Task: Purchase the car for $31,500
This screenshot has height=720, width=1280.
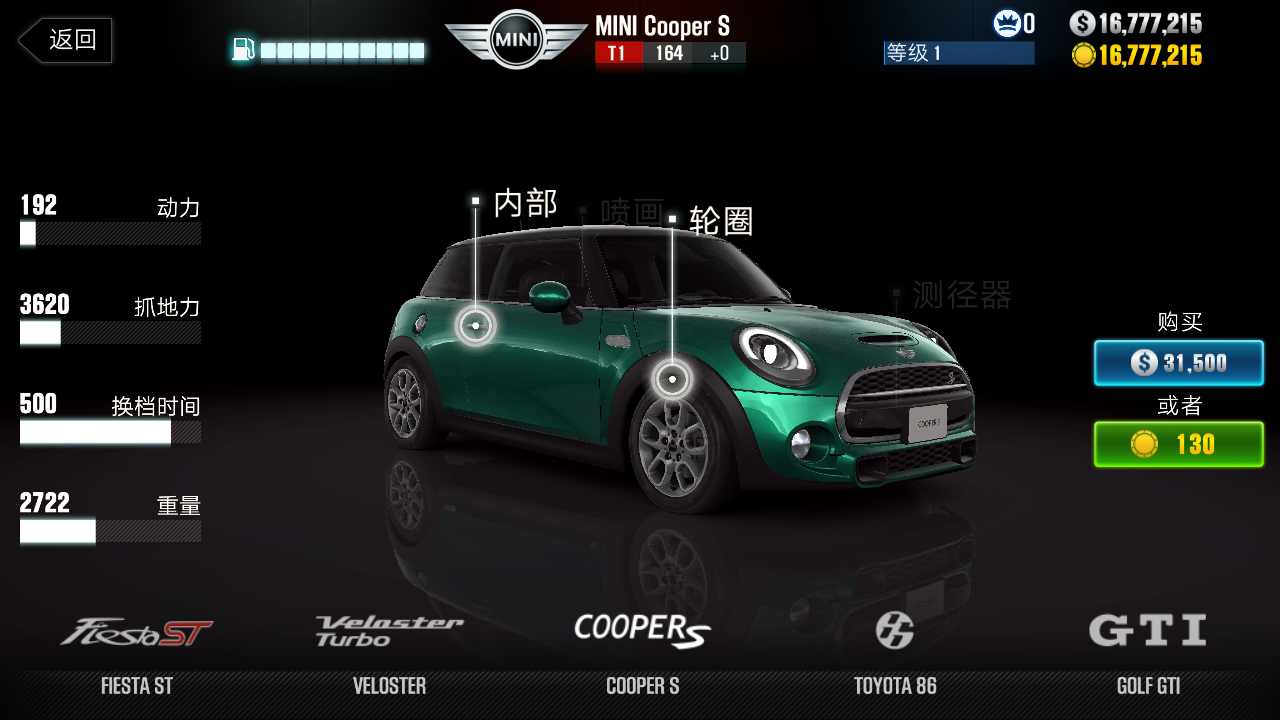Action: [x=1178, y=364]
